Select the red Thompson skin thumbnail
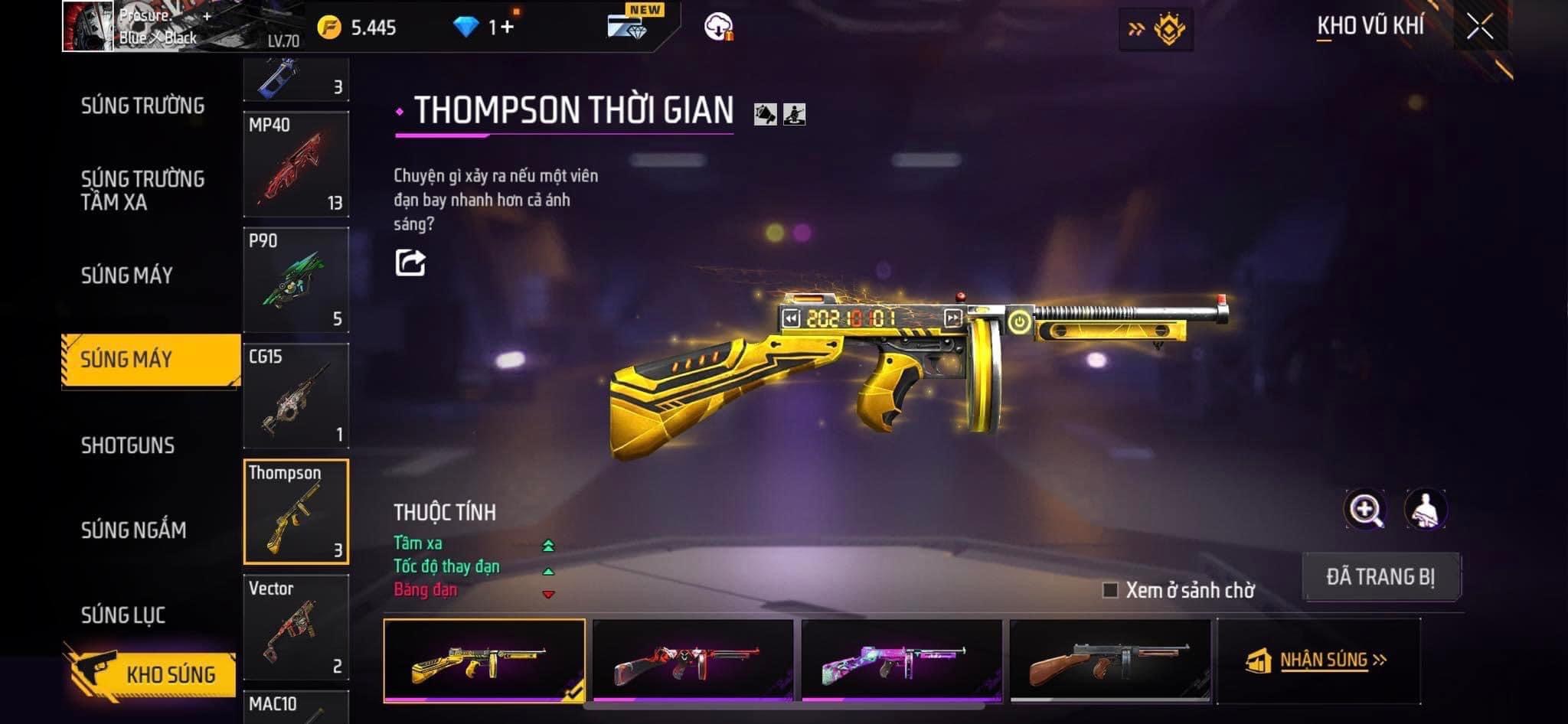This screenshot has height=724, width=1568. (693, 661)
